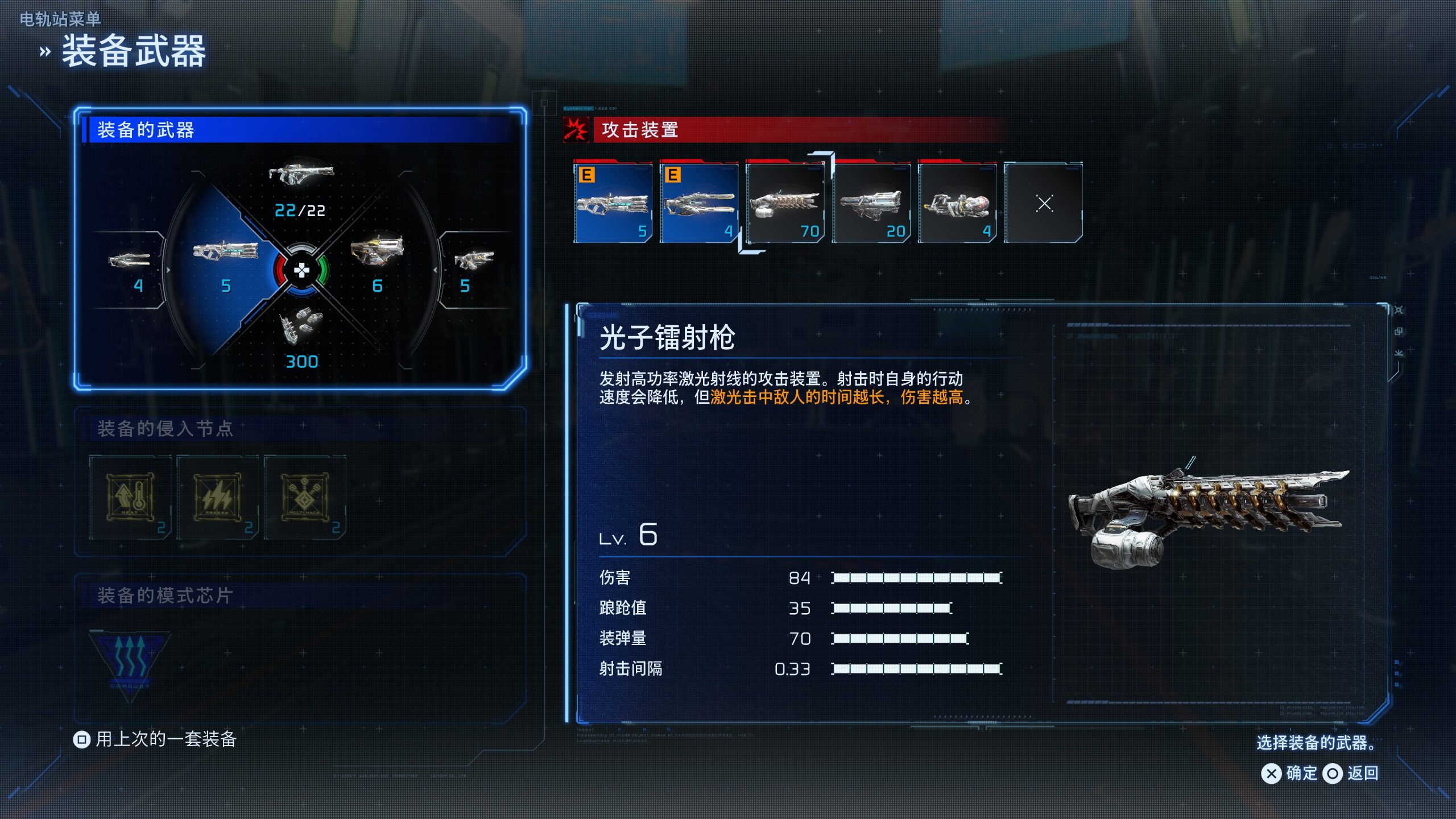Viewport: 1456px width, 819px height.
Task: Choose the FREEZE lightning hacking node
Action: (217, 497)
